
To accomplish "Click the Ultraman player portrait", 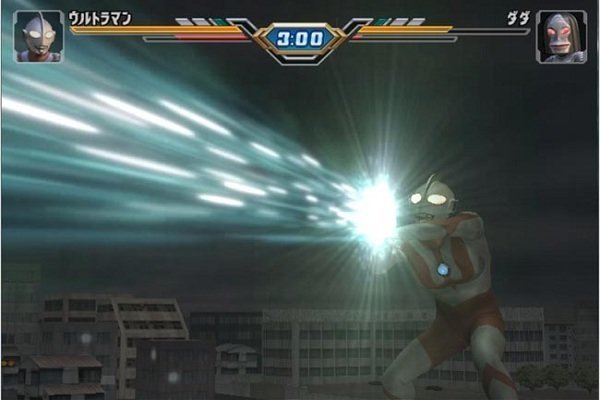I will coord(38,37).
